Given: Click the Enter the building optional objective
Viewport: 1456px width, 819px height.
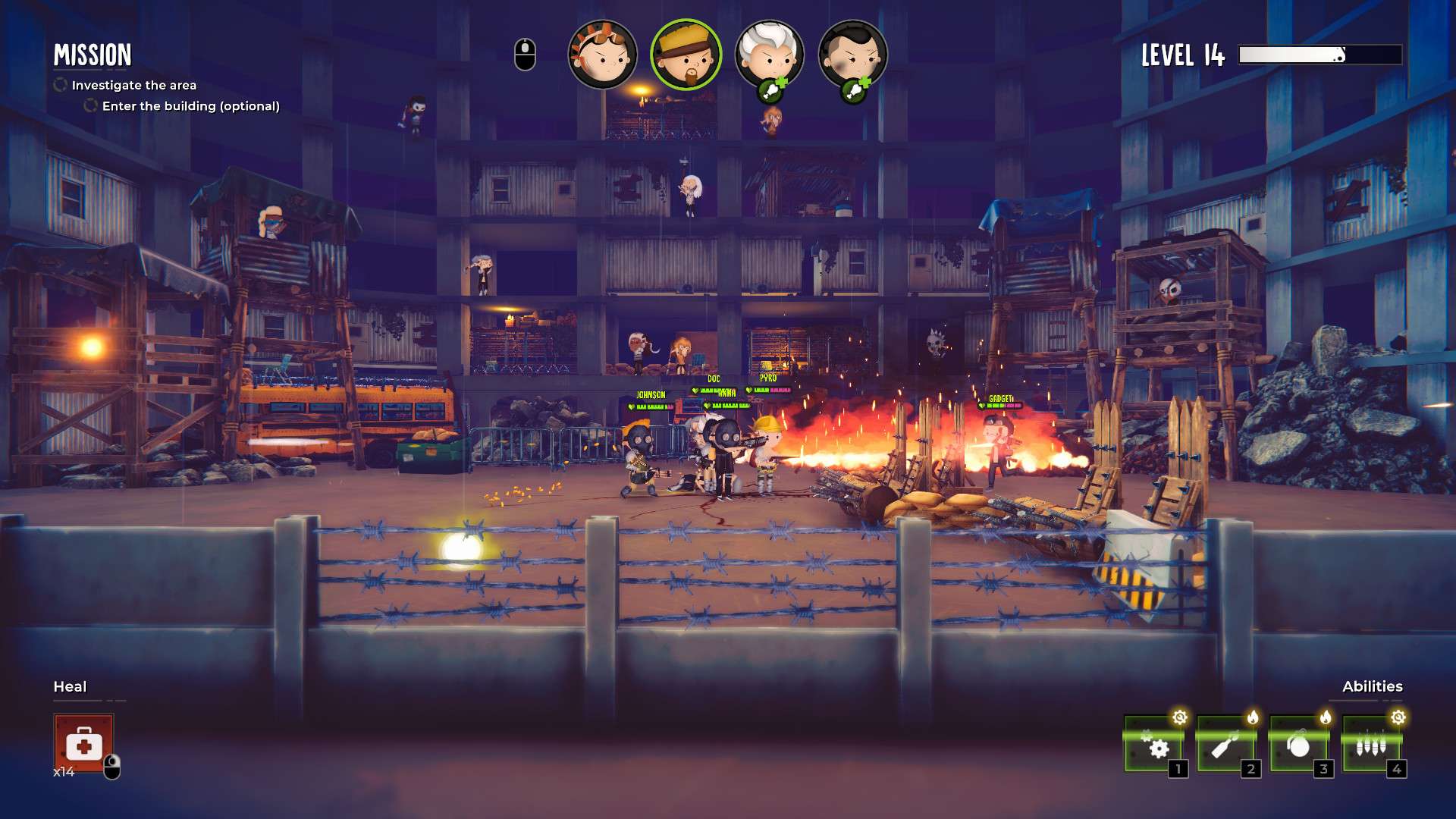Looking at the screenshot, I should (190, 106).
